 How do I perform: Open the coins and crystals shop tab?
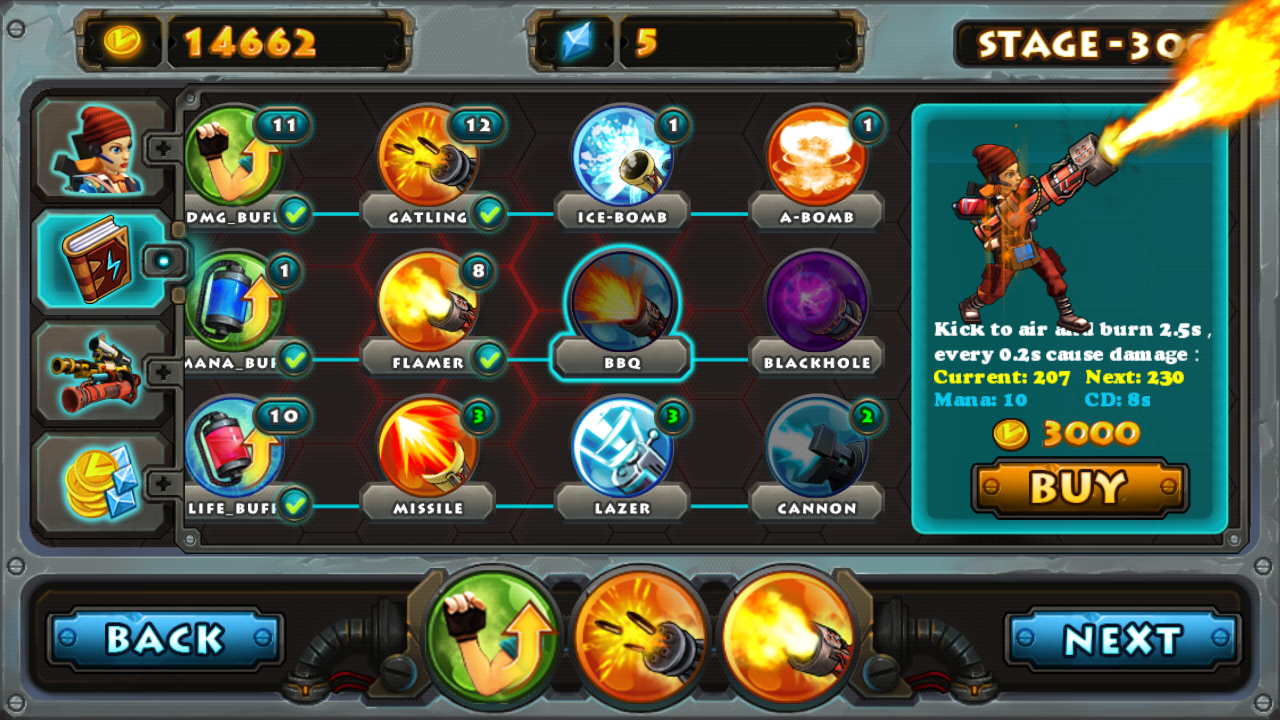[102, 485]
